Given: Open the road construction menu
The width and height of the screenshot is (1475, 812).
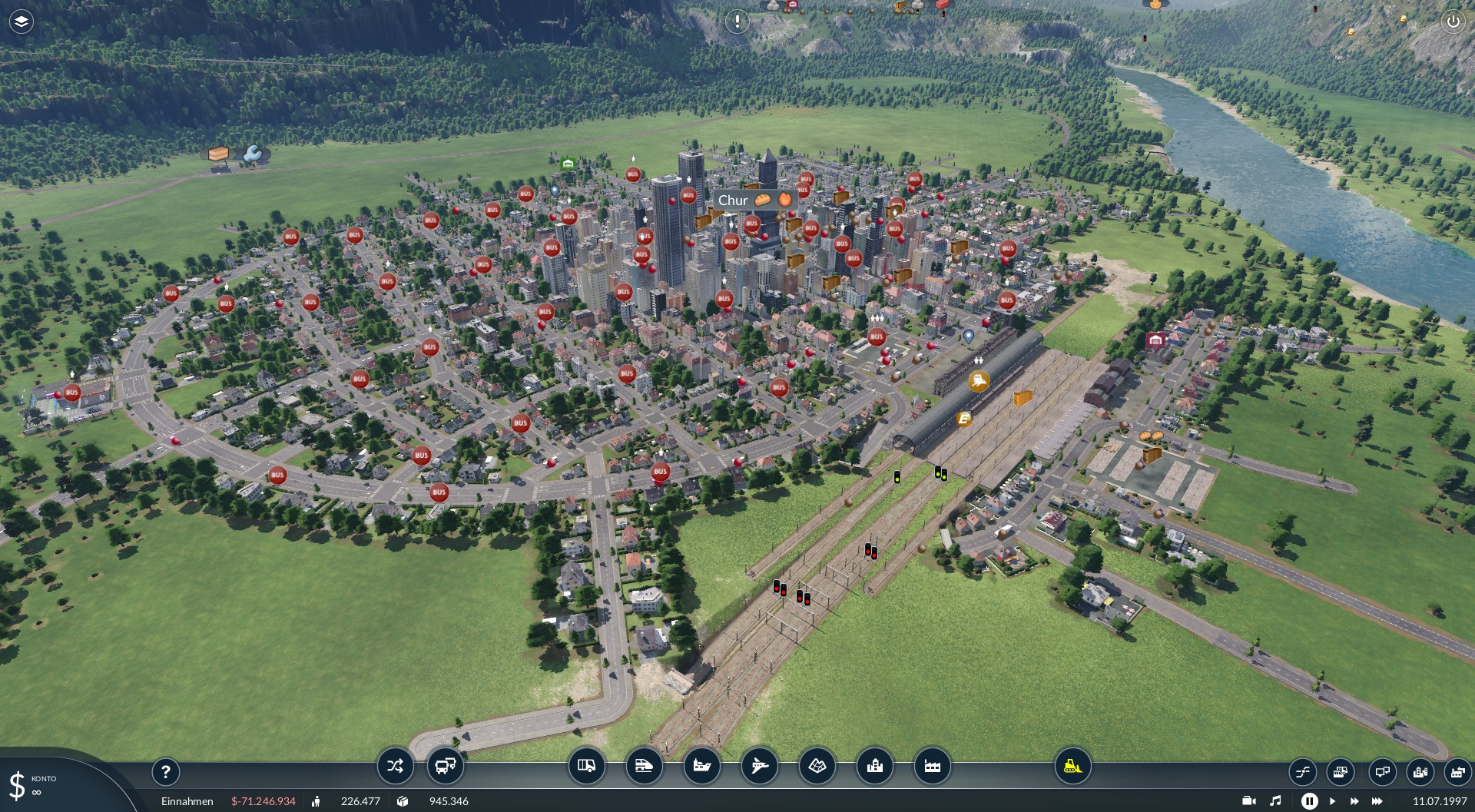Looking at the screenshot, I should coord(586,766).
